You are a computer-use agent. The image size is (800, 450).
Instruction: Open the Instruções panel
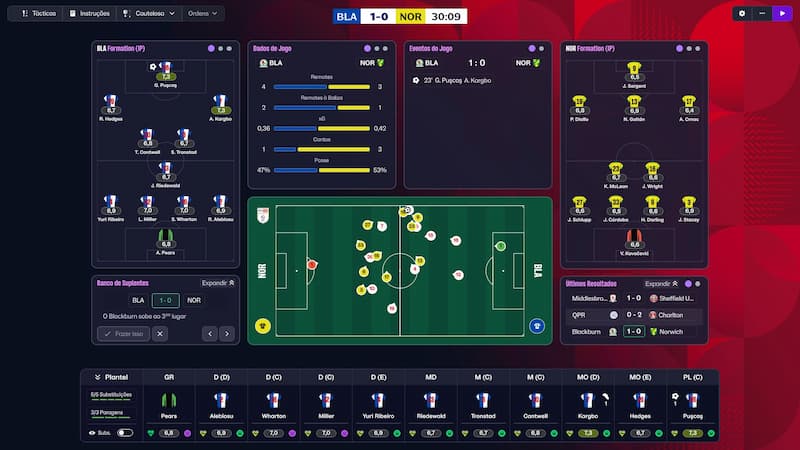(88, 14)
